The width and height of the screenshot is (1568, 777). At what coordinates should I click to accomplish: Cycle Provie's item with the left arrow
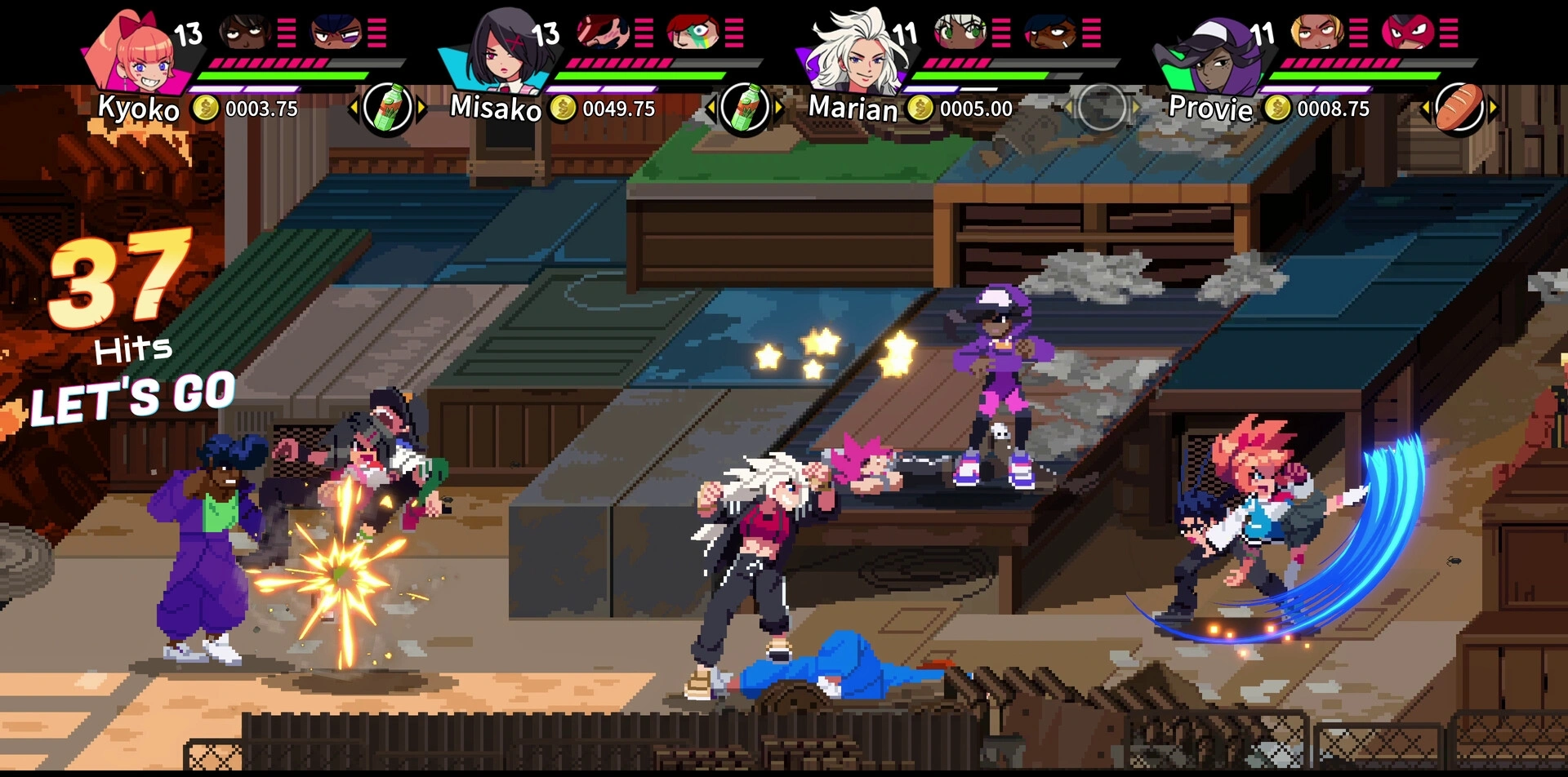pyautogui.click(x=1425, y=107)
